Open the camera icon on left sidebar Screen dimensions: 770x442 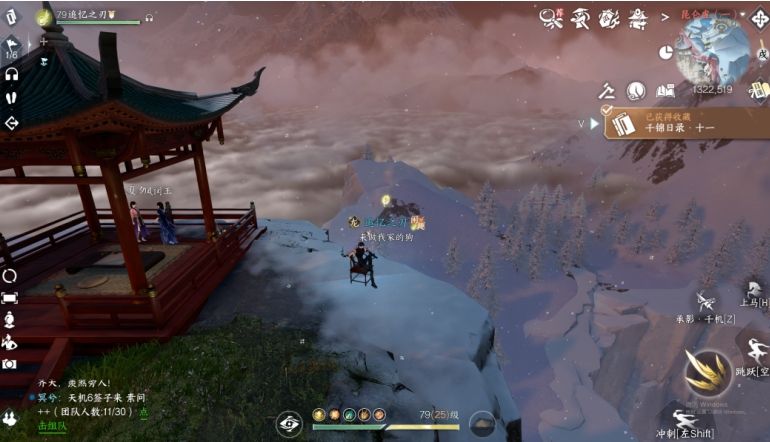tap(10, 364)
